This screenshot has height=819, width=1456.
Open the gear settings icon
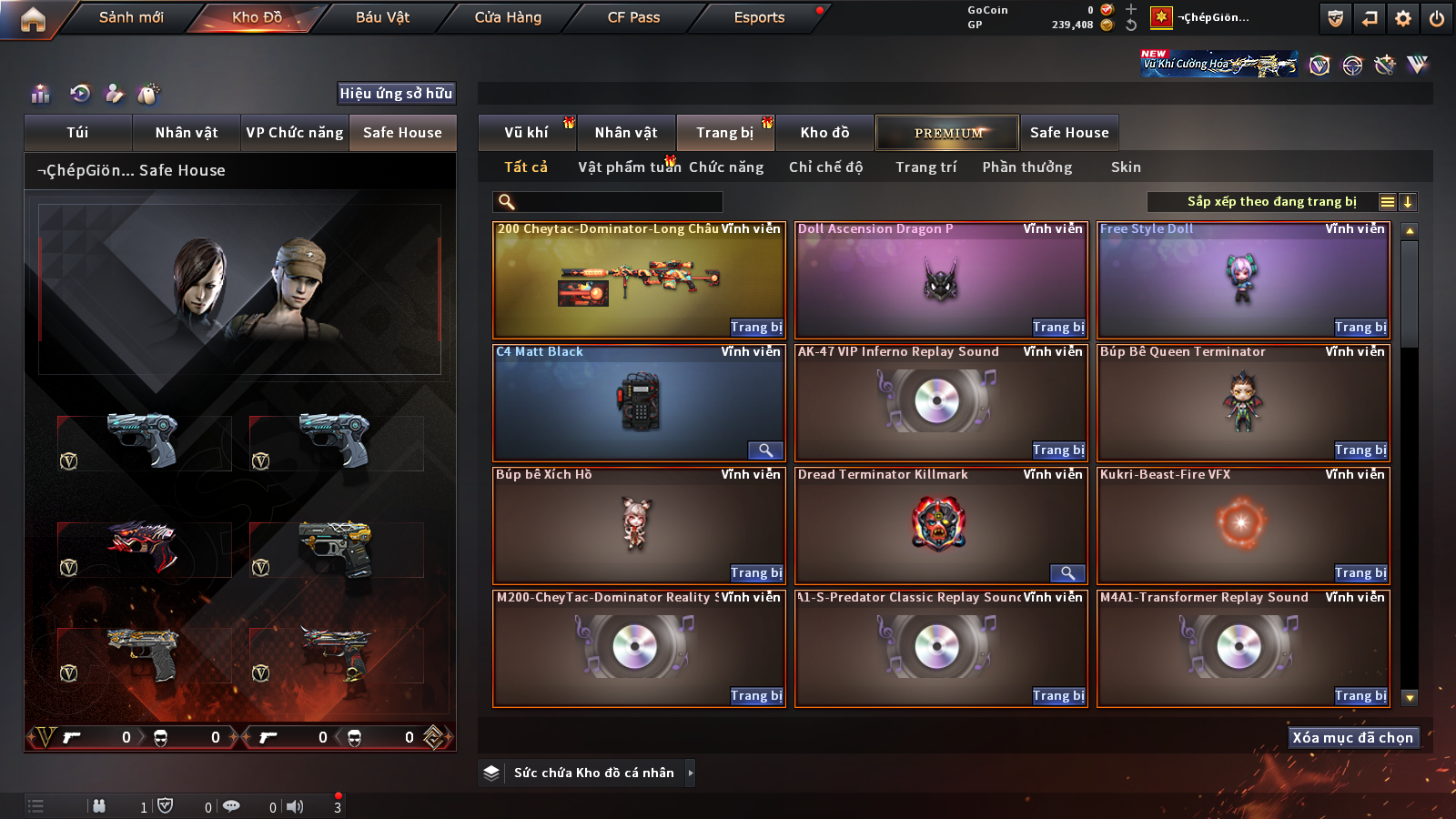coord(1403,18)
